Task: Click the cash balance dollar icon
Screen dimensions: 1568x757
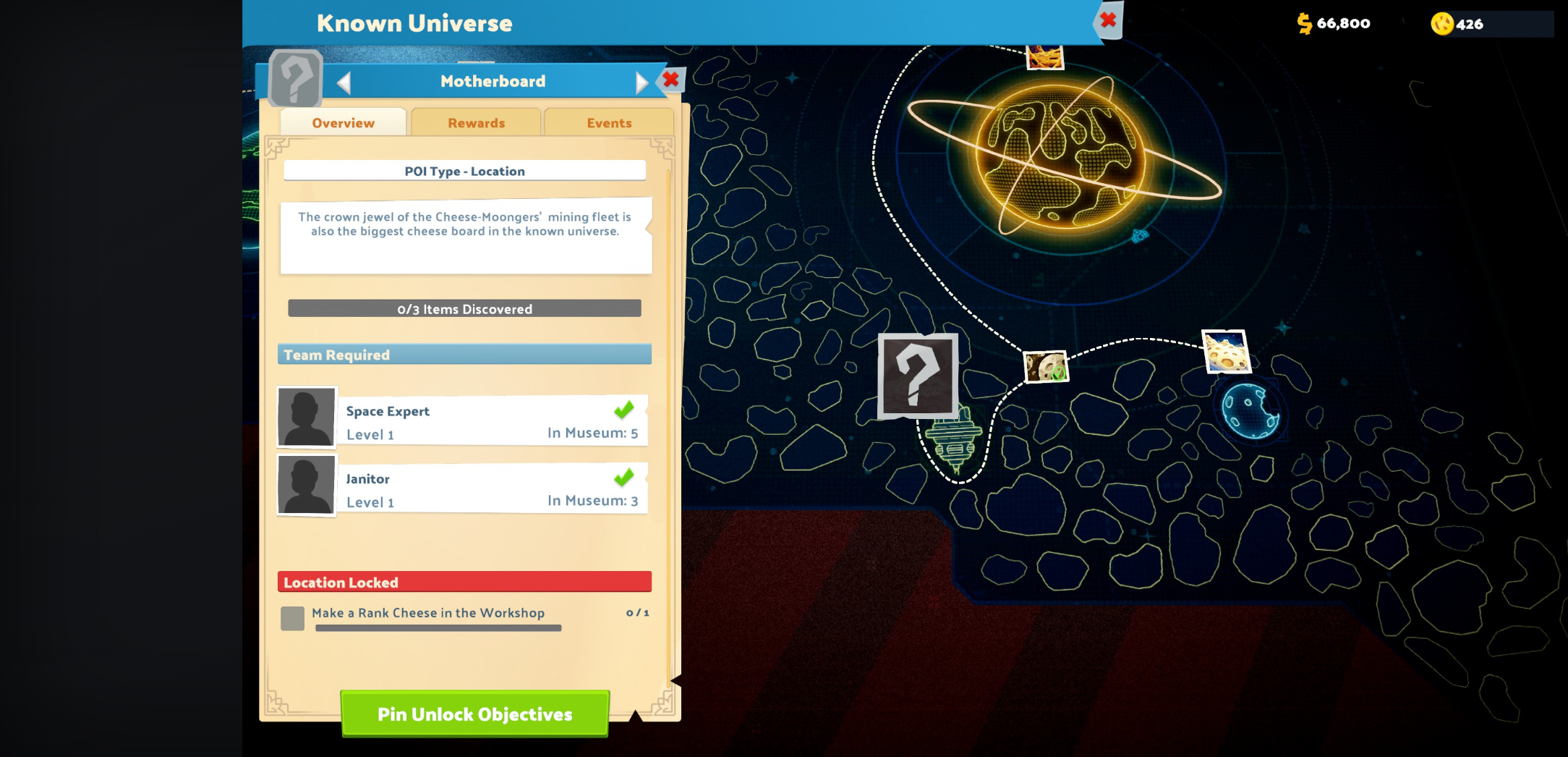Action: click(1305, 23)
